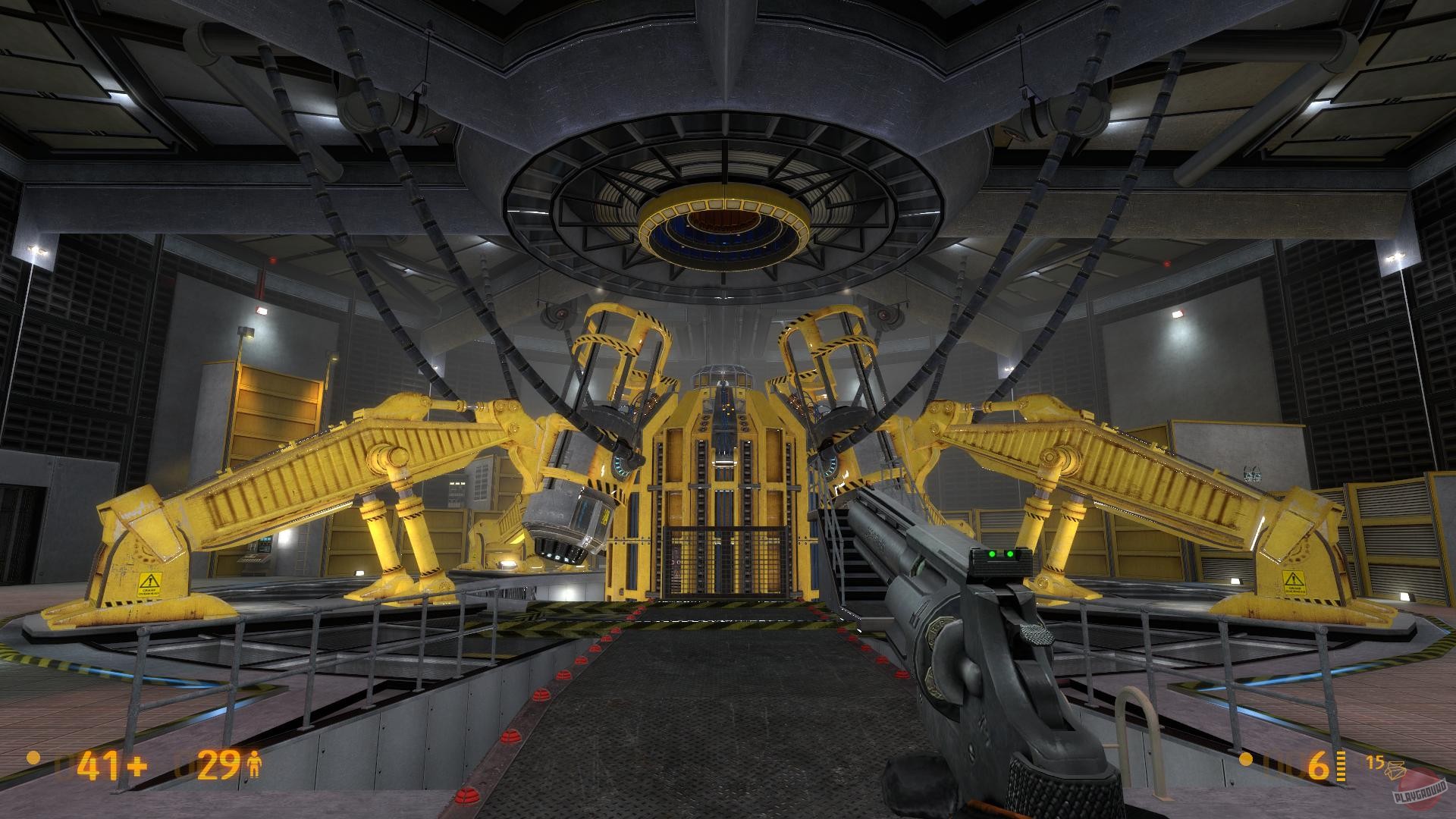The image size is (1456, 819).
Task: Click the ammo counter showing 6
Action: click(x=1318, y=766)
